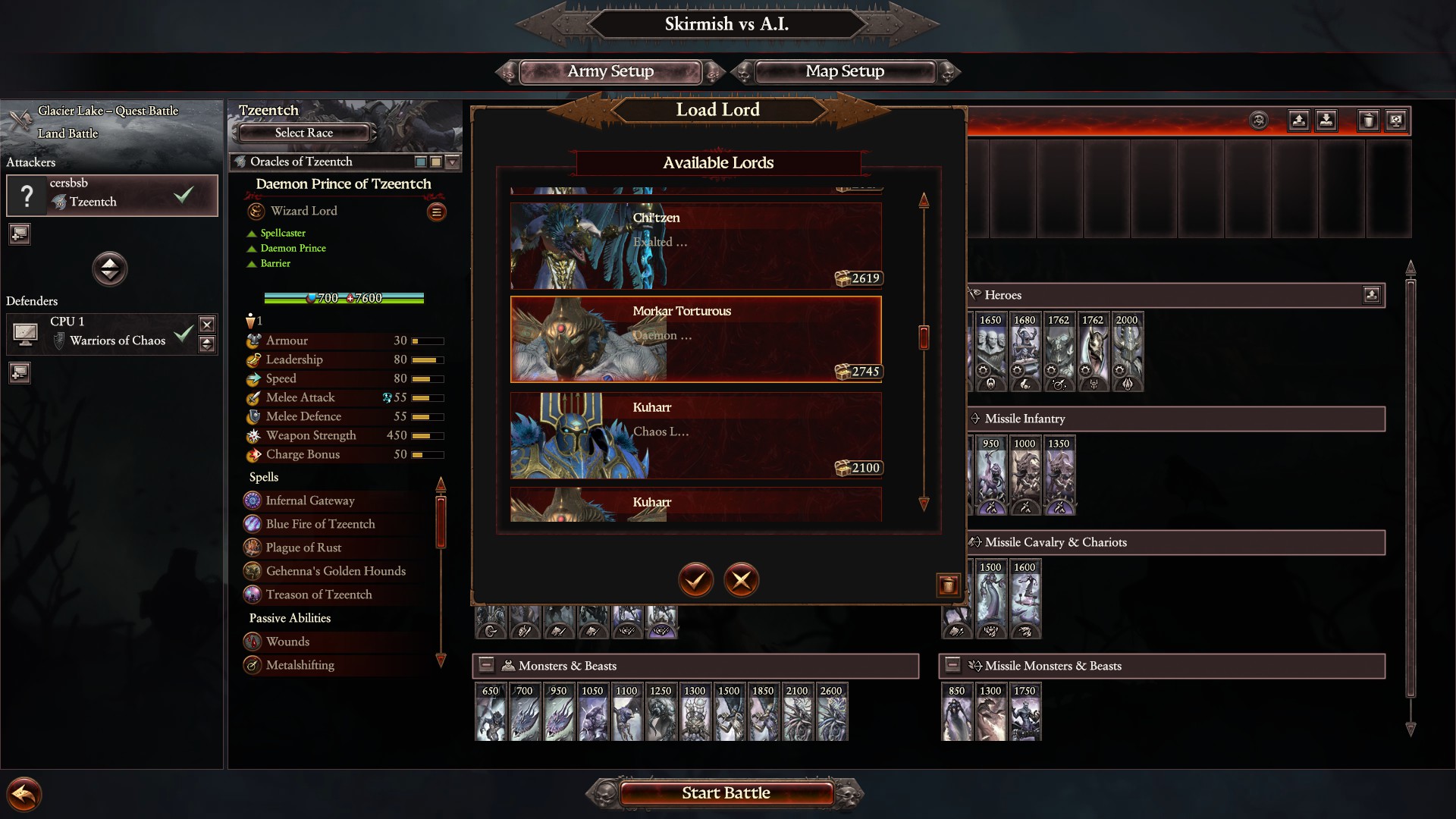Click the save army icon at top right
Viewport: 1456px width, 819px height.
tap(1298, 120)
